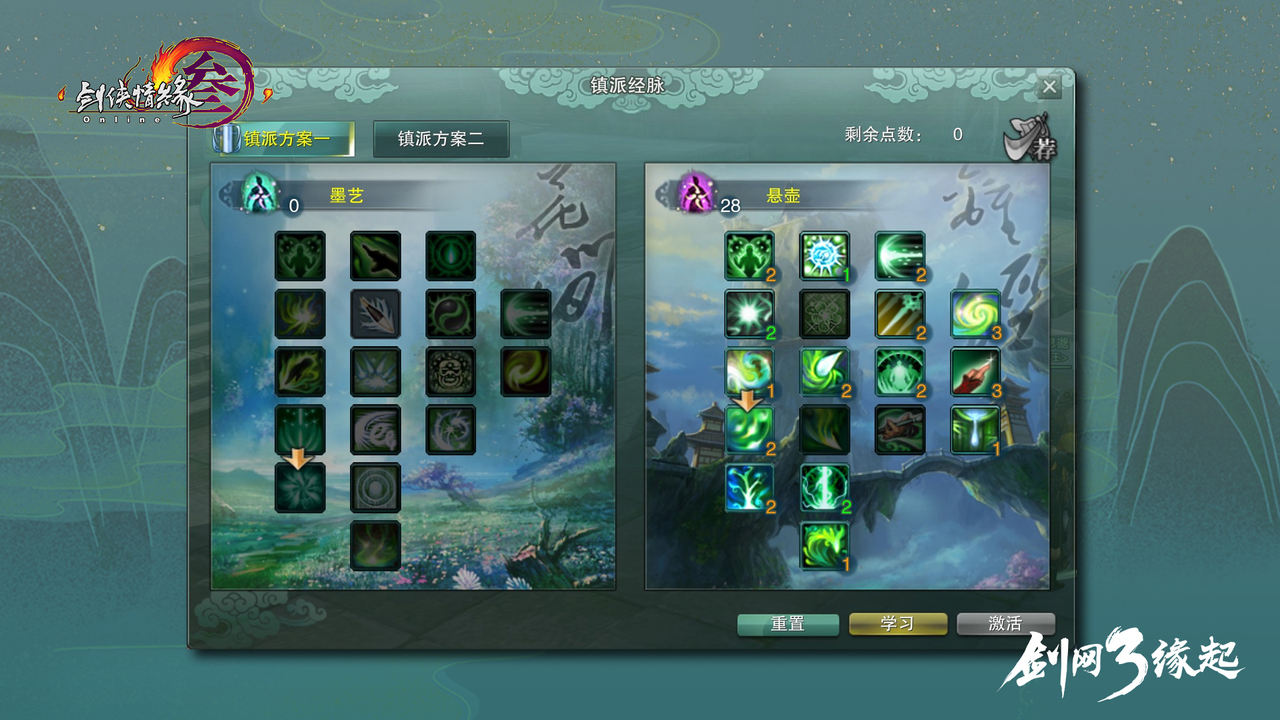This screenshot has height=720, width=1280.
Task: Select the 悬壶 tree's purple figure emblem
Action: click(x=695, y=192)
